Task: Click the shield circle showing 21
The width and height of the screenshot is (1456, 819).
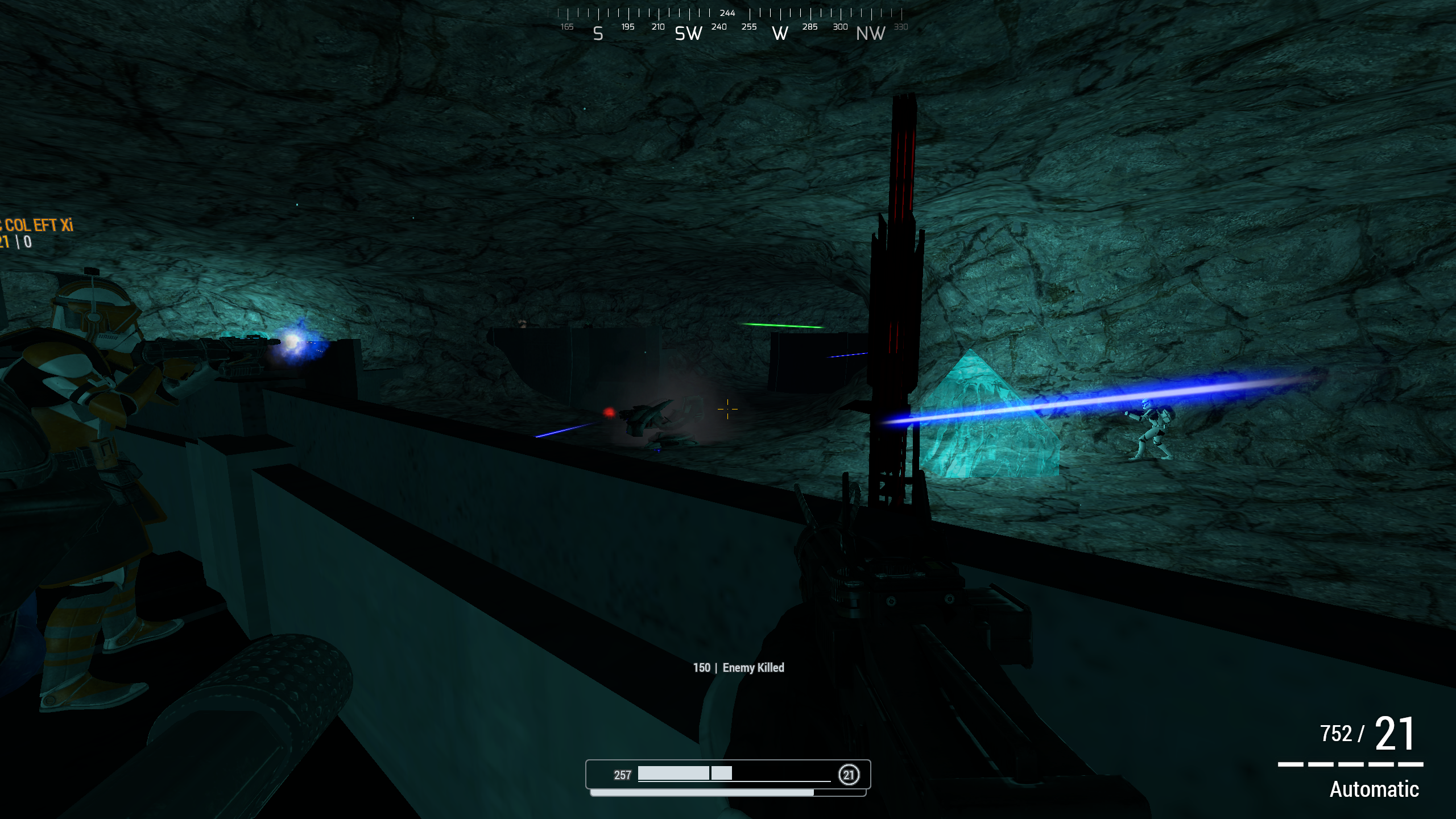Action: point(850,774)
